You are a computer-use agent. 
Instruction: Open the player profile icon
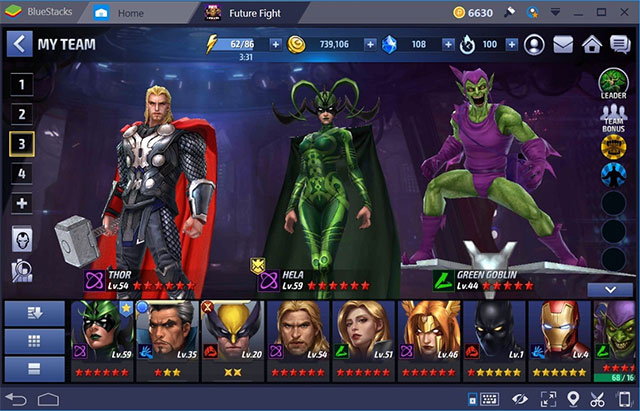point(535,44)
